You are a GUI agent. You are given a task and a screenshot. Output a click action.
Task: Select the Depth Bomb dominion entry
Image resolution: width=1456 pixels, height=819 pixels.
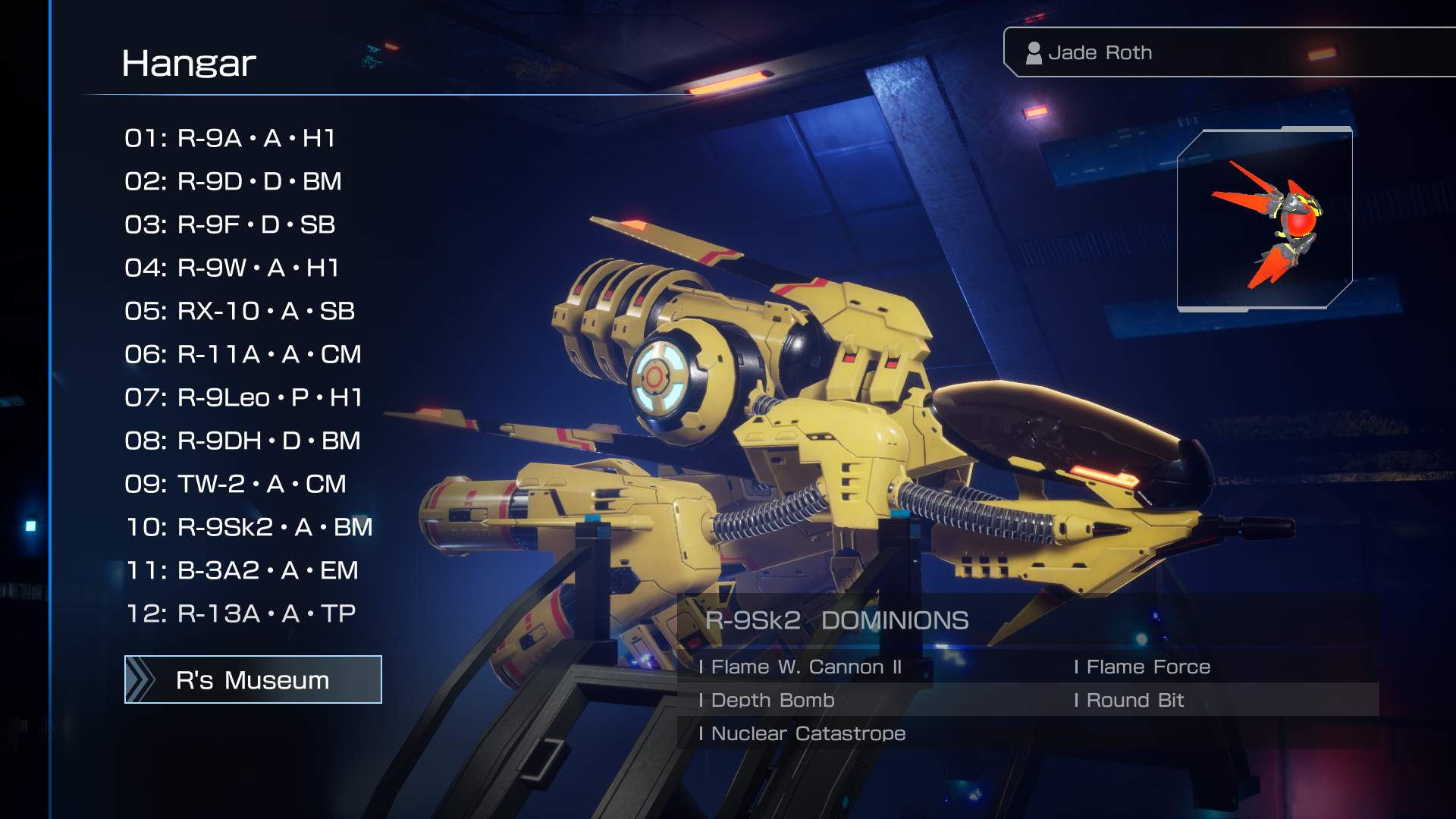[770, 701]
